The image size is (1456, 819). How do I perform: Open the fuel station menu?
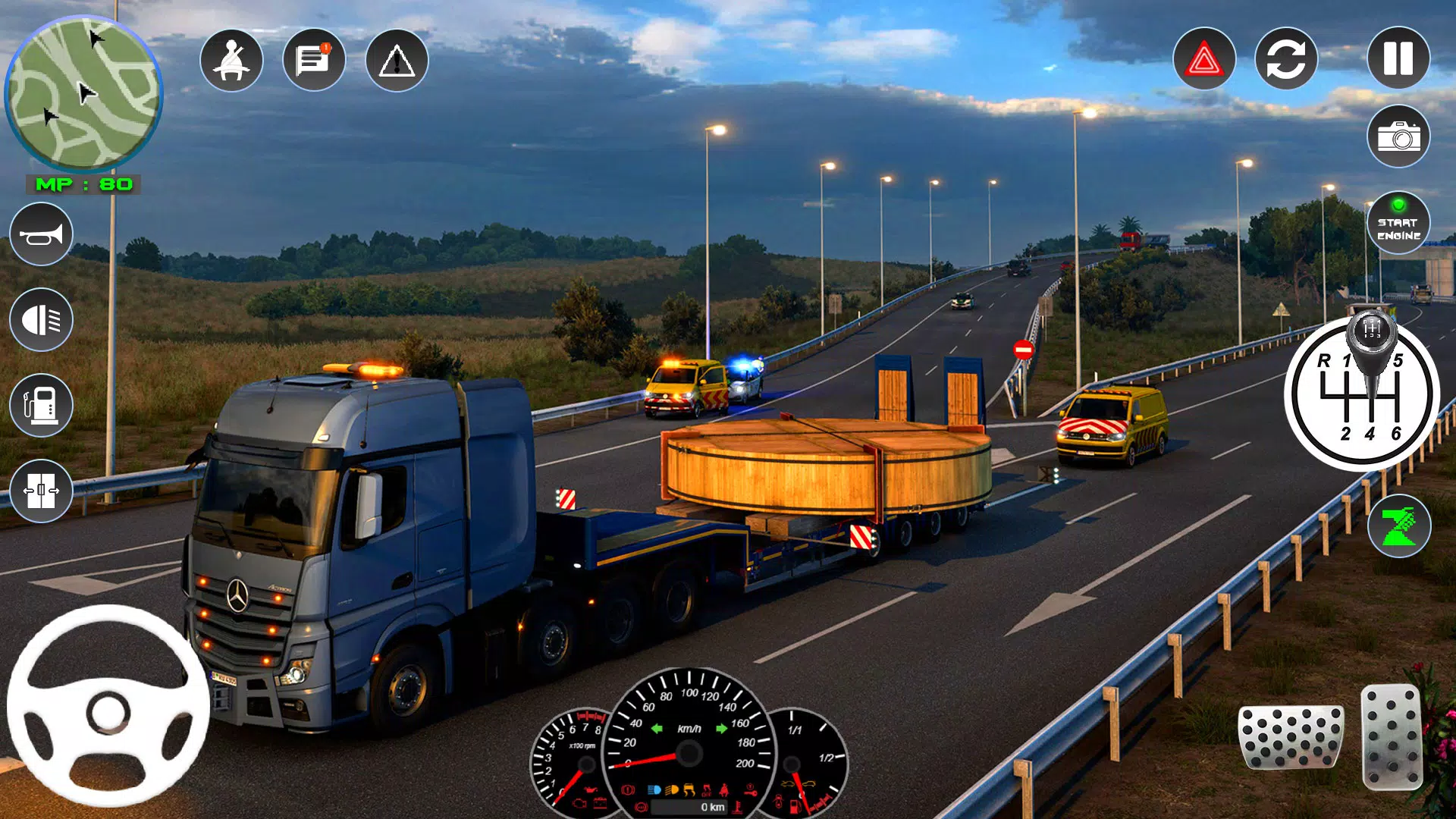click(42, 406)
